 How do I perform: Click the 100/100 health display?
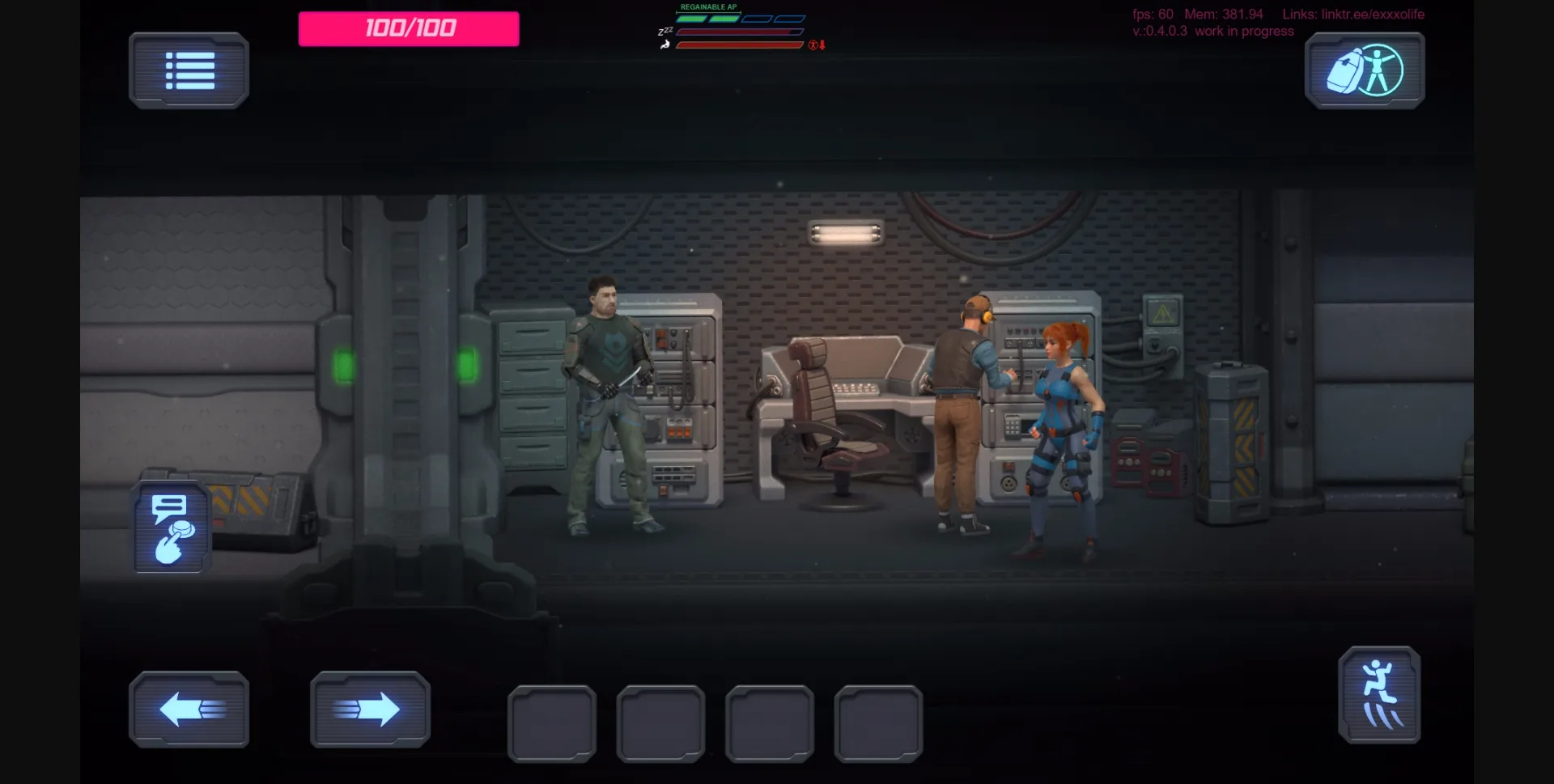click(408, 28)
